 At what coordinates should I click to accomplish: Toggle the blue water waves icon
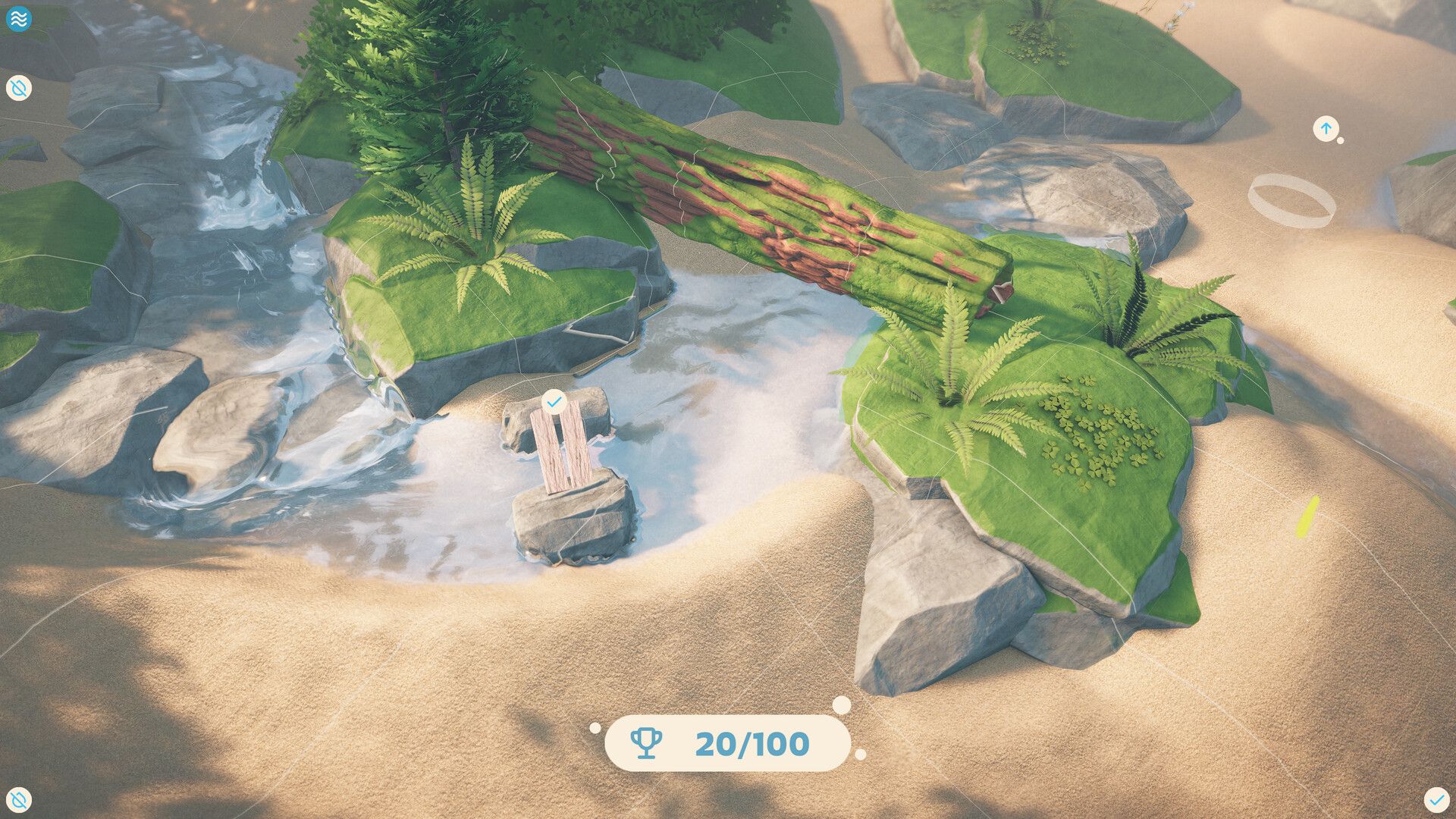(x=18, y=19)
